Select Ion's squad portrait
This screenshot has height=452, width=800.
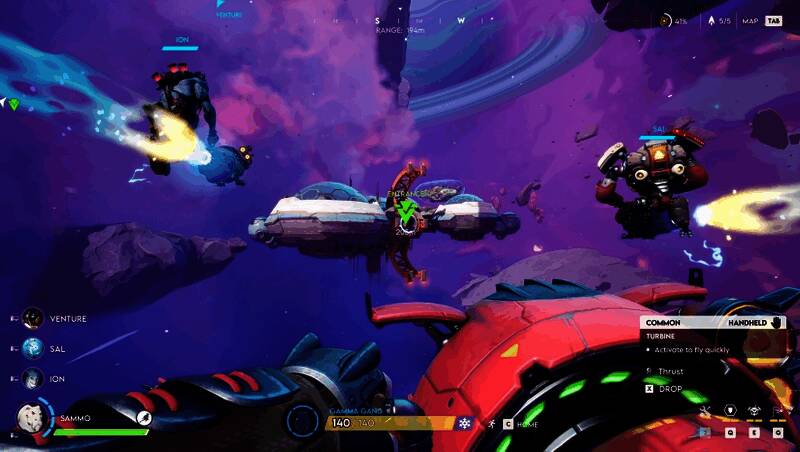(x=33, y=379)
